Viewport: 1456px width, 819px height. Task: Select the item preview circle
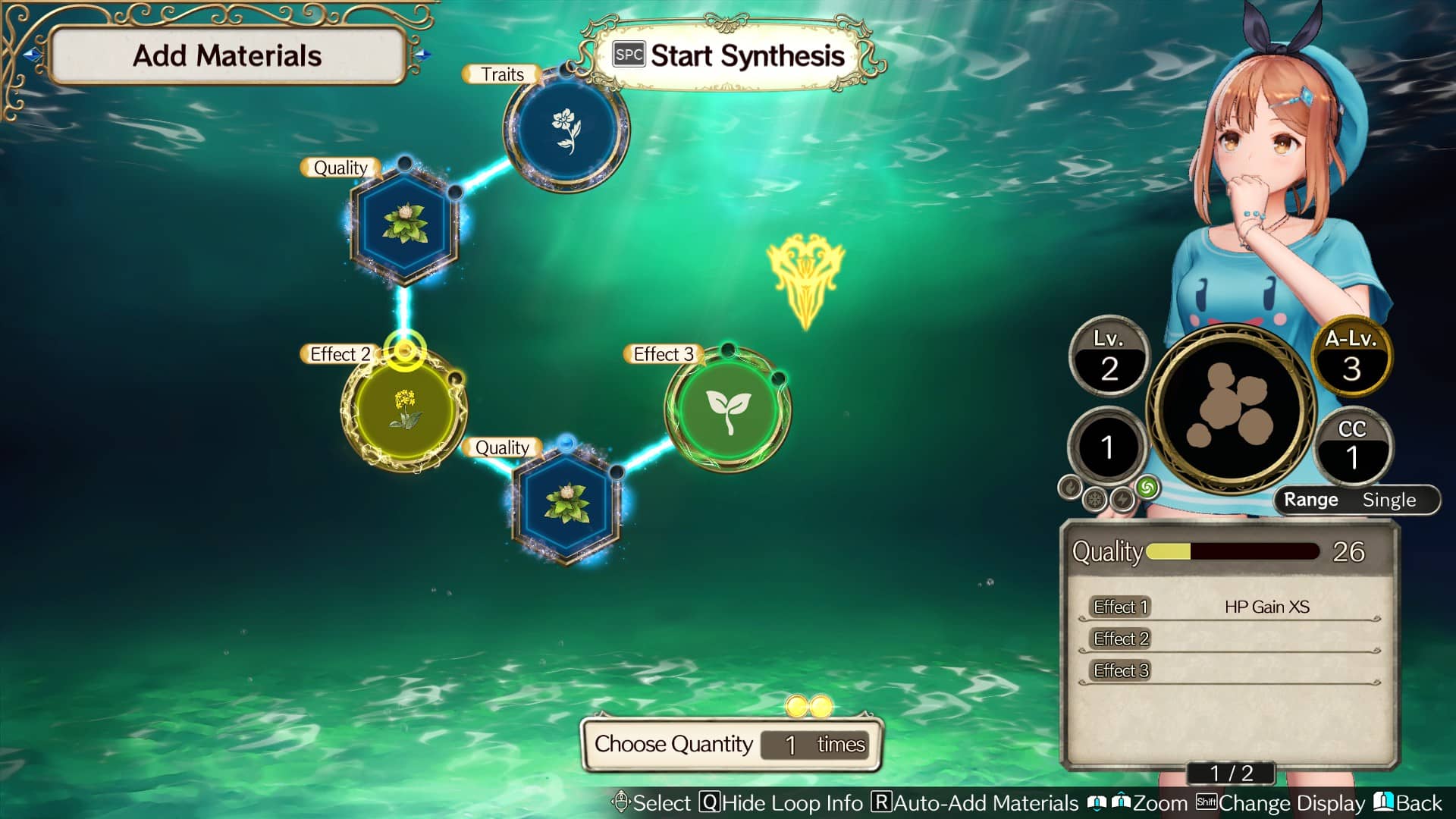tap(1232, 409)
